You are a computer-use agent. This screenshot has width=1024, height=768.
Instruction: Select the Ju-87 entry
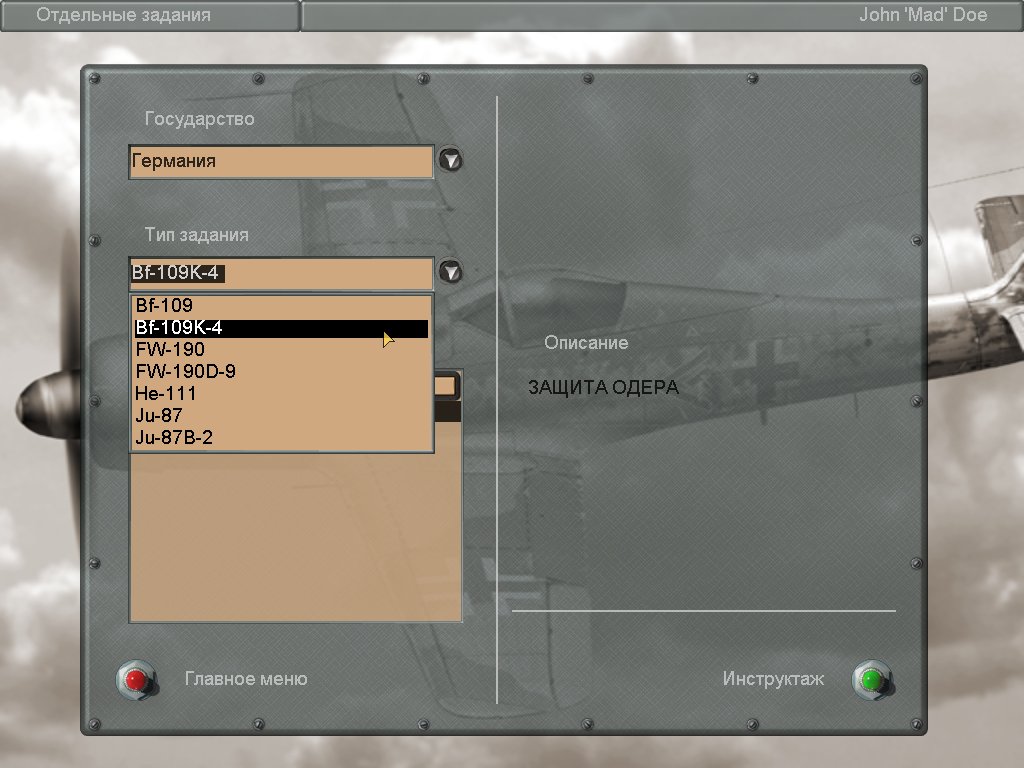[159, 416]
